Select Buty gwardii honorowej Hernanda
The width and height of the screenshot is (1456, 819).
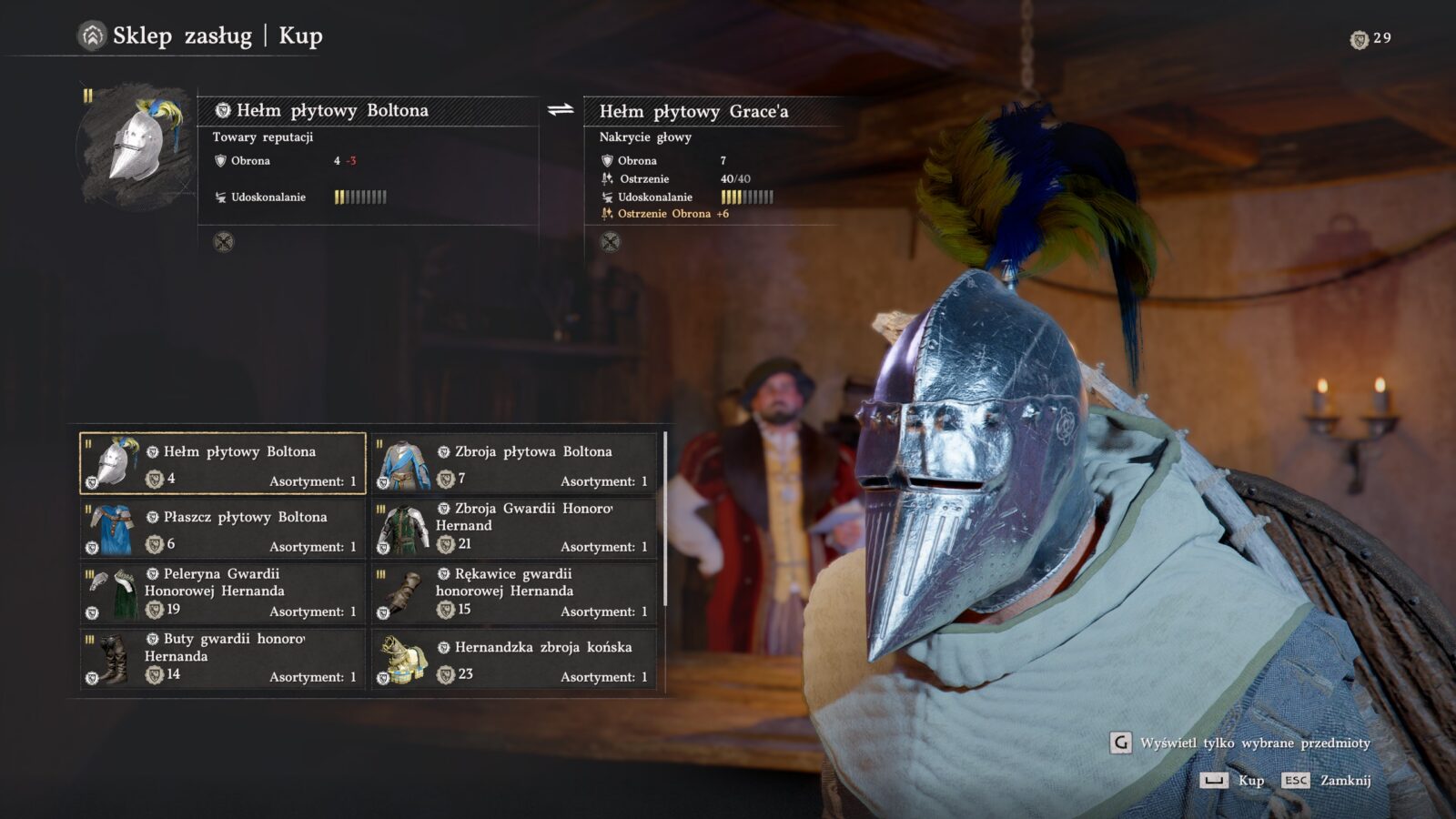point(223,660)
